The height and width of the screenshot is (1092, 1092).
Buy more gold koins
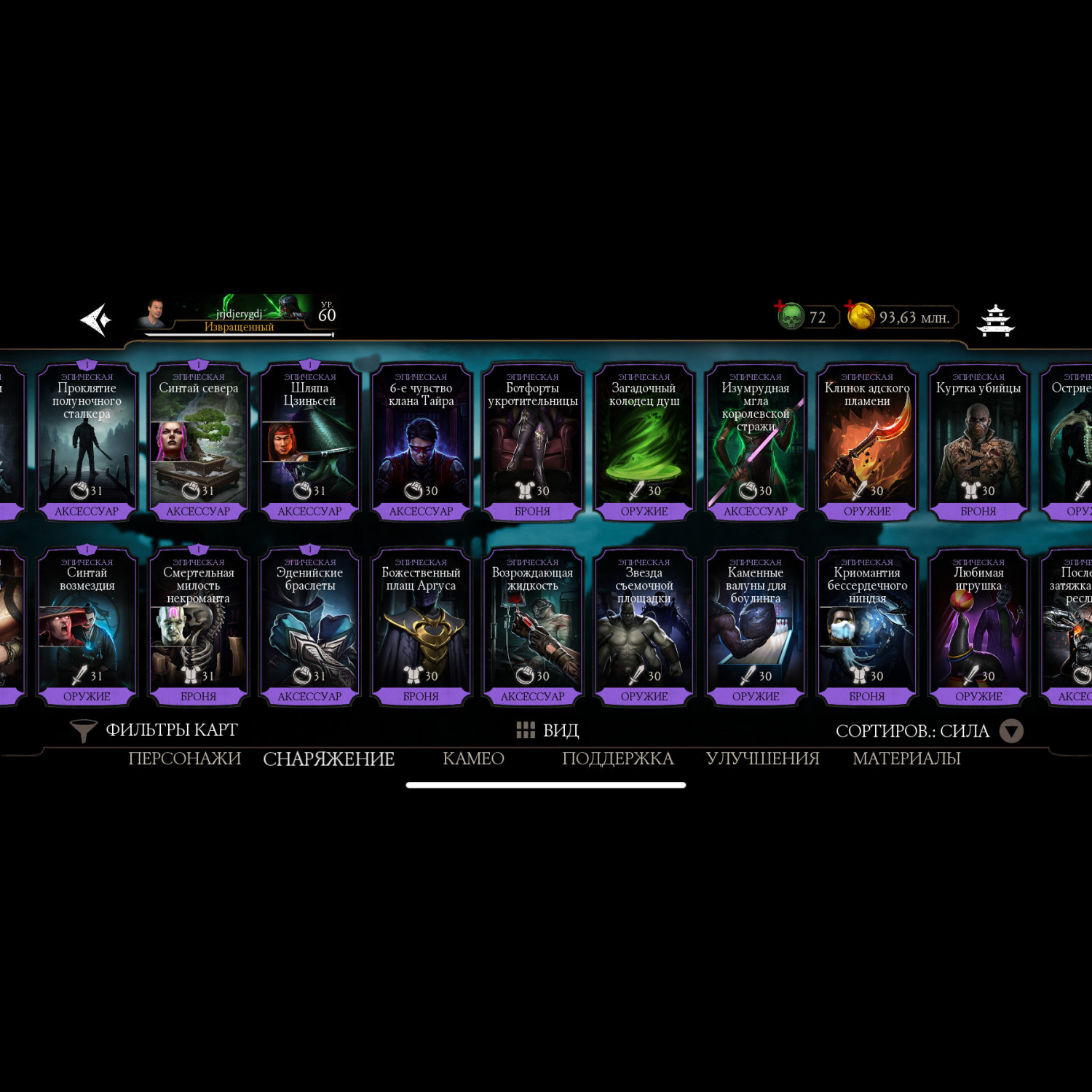(860, 316)
